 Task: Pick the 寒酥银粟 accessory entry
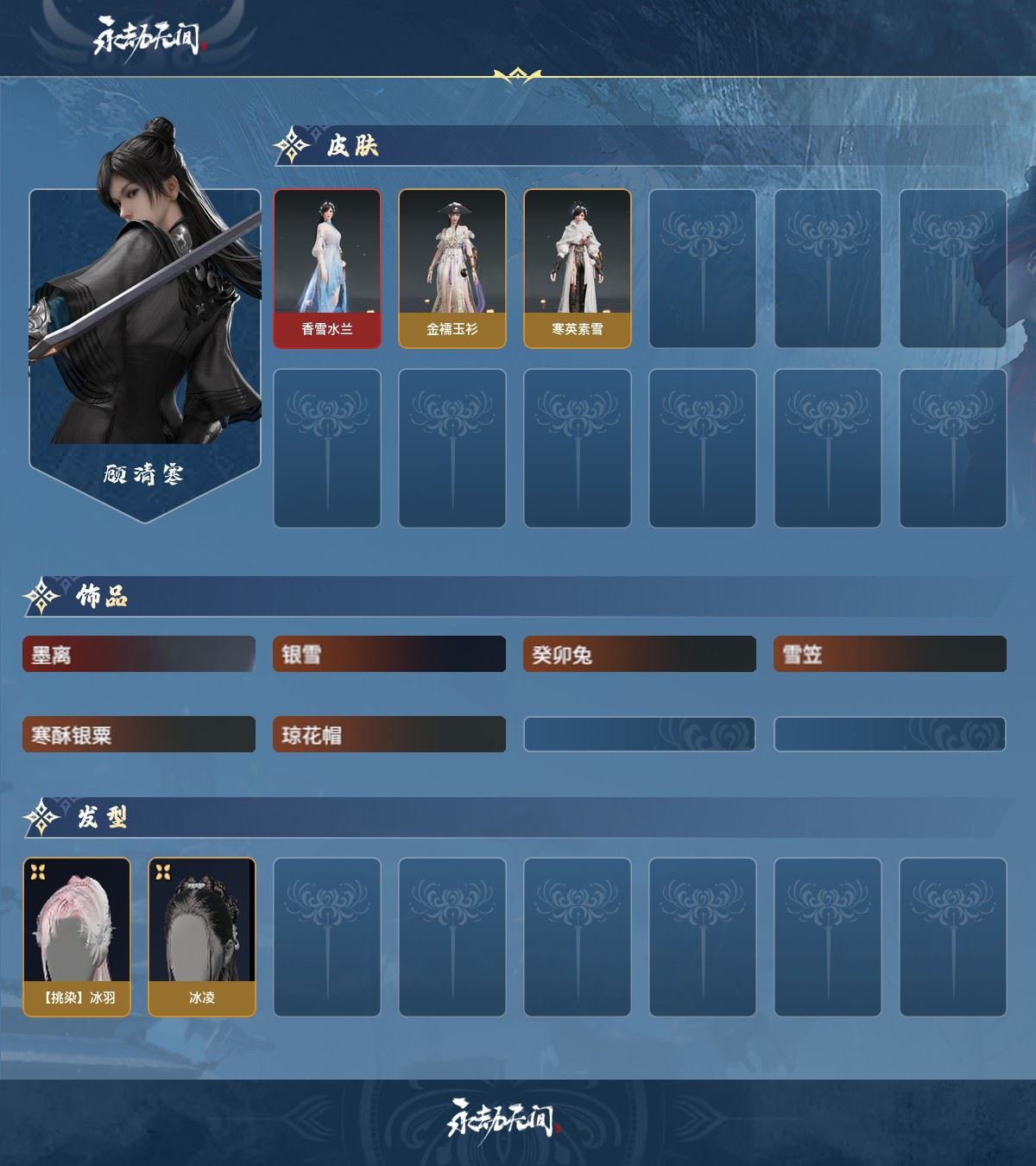139,735
